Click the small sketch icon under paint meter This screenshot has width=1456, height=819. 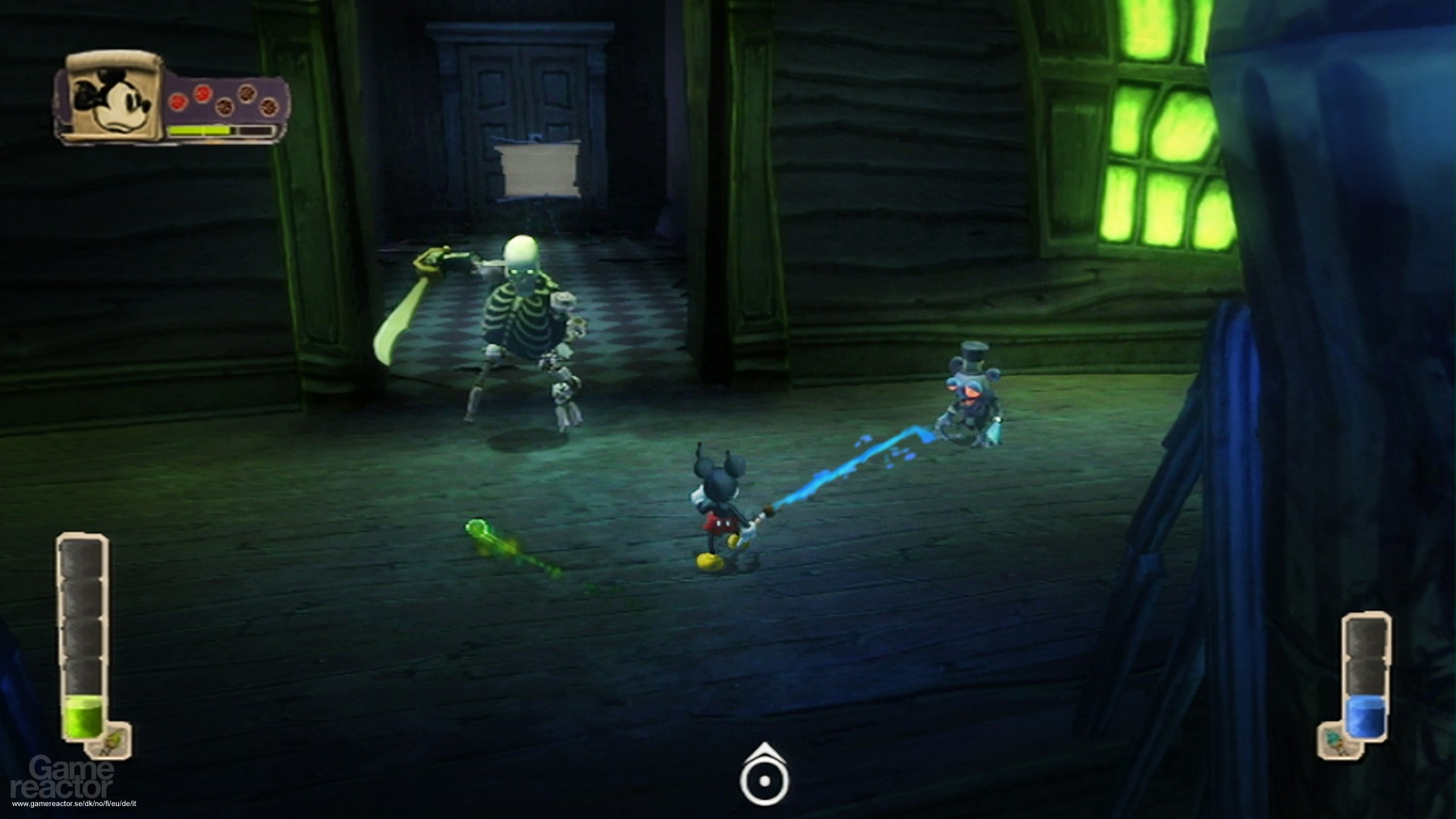pyautogui.click(x=111, y=740)
